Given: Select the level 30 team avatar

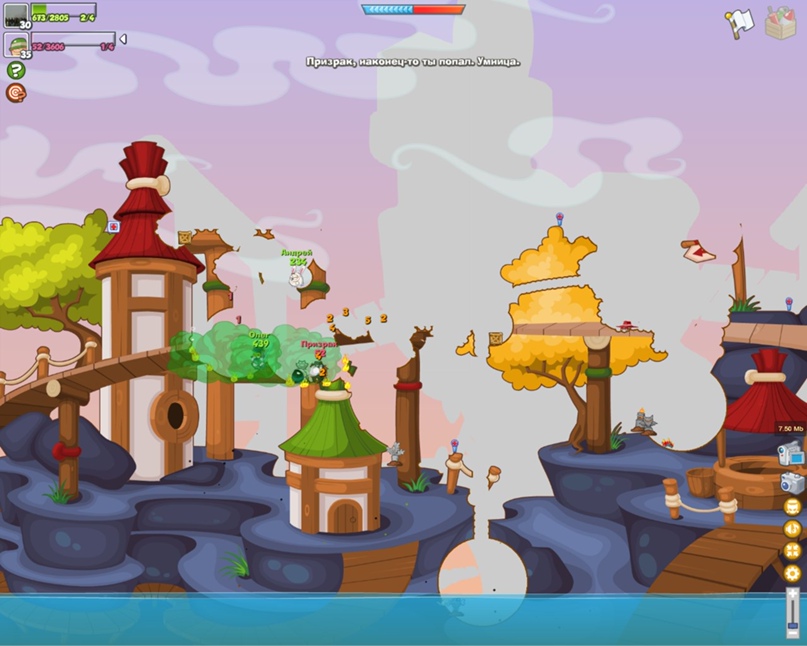Looking at the screenshot, I should pyautogui.click(x=15, y=14).
